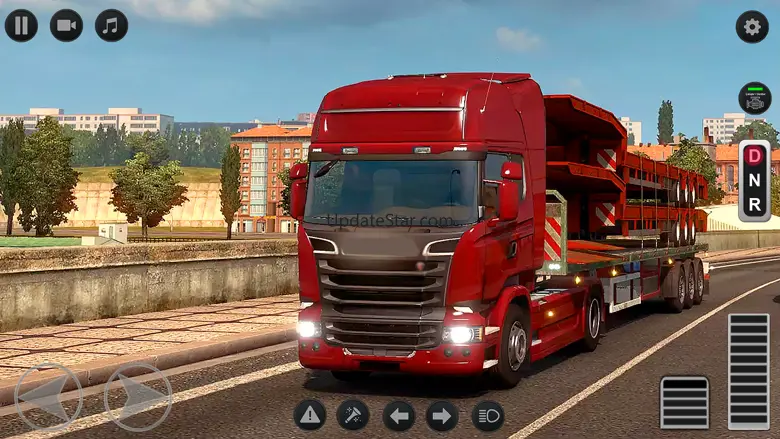
Task: Pause the game
Action: [x=21, y=25]
